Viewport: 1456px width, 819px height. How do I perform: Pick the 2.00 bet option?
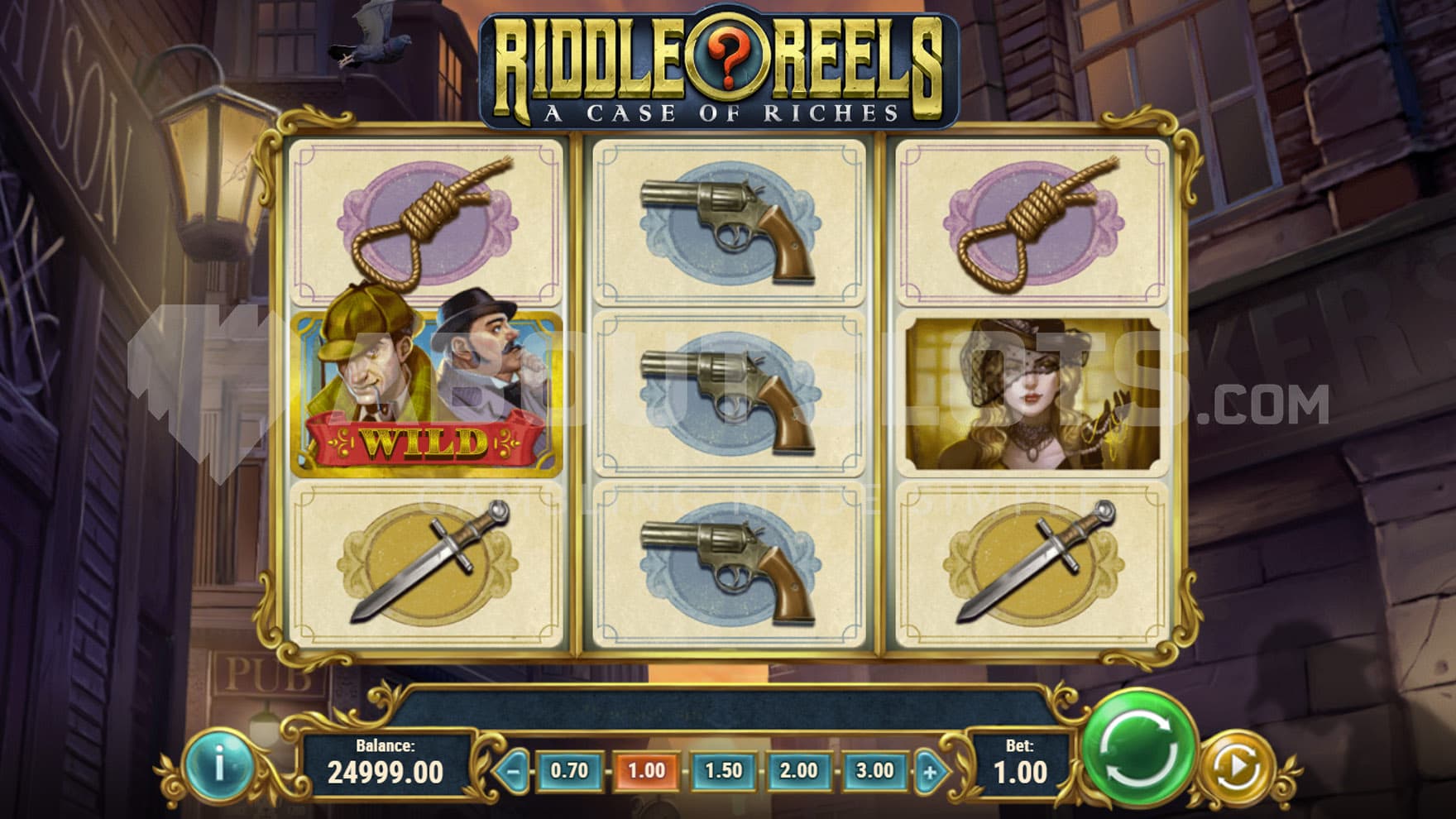[x=798, y=771]
